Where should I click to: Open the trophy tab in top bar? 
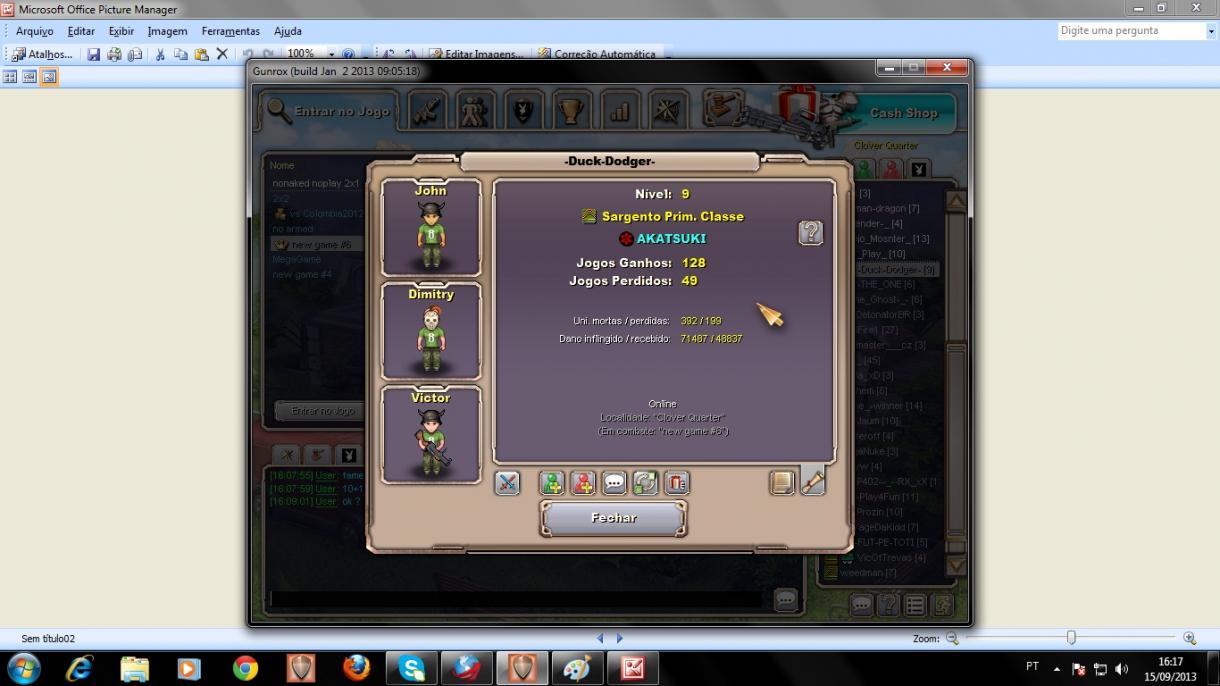pyautogui.click(x=570, y=110)
